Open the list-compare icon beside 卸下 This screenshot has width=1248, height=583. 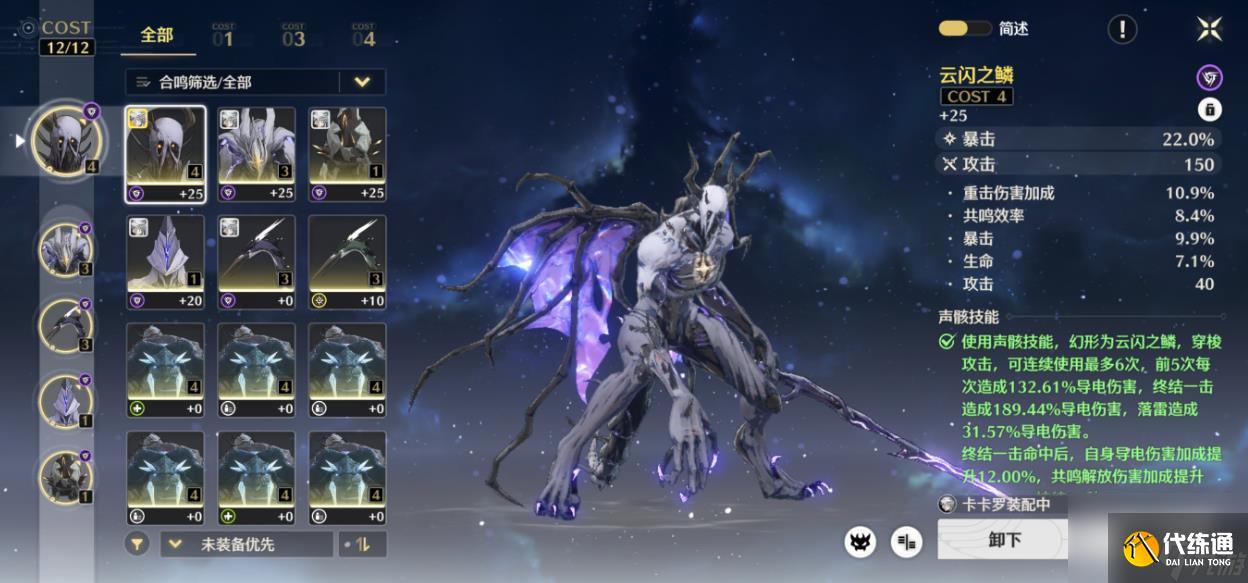coord(908,541)
